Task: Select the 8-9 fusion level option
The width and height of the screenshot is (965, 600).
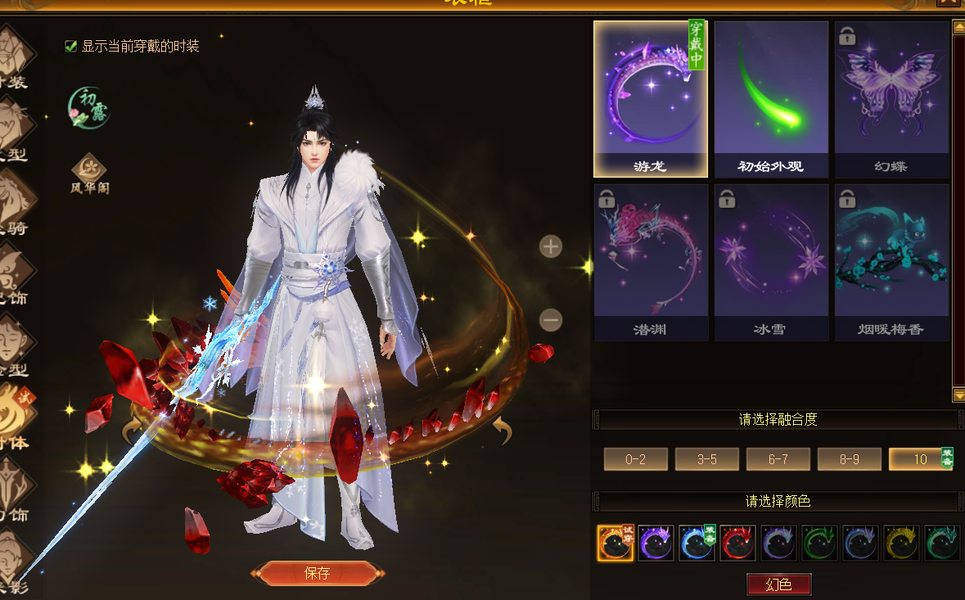Action: coord(849,459)
